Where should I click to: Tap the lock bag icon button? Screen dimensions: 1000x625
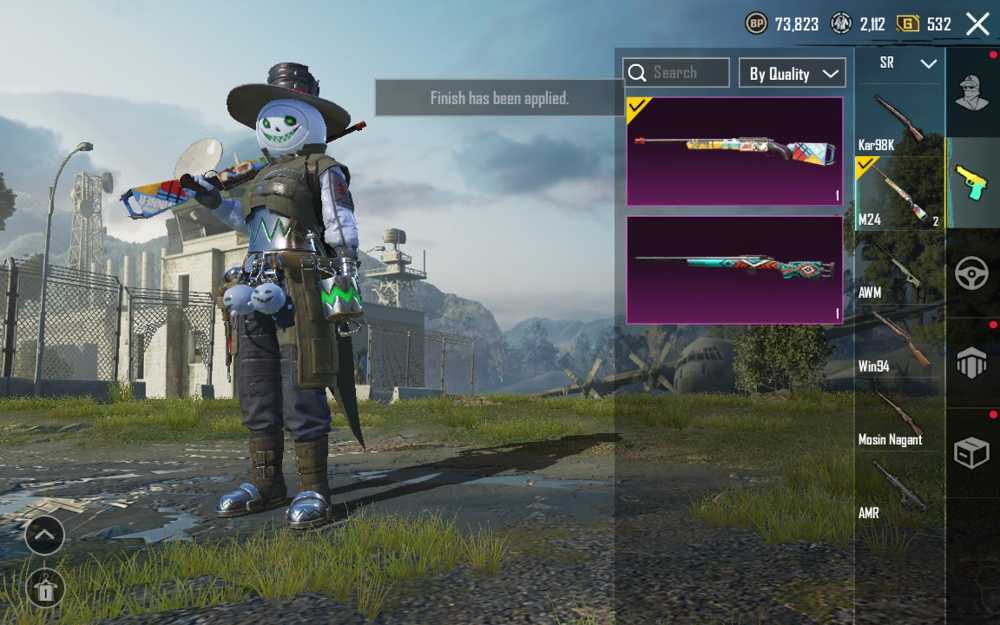(45, 589)
